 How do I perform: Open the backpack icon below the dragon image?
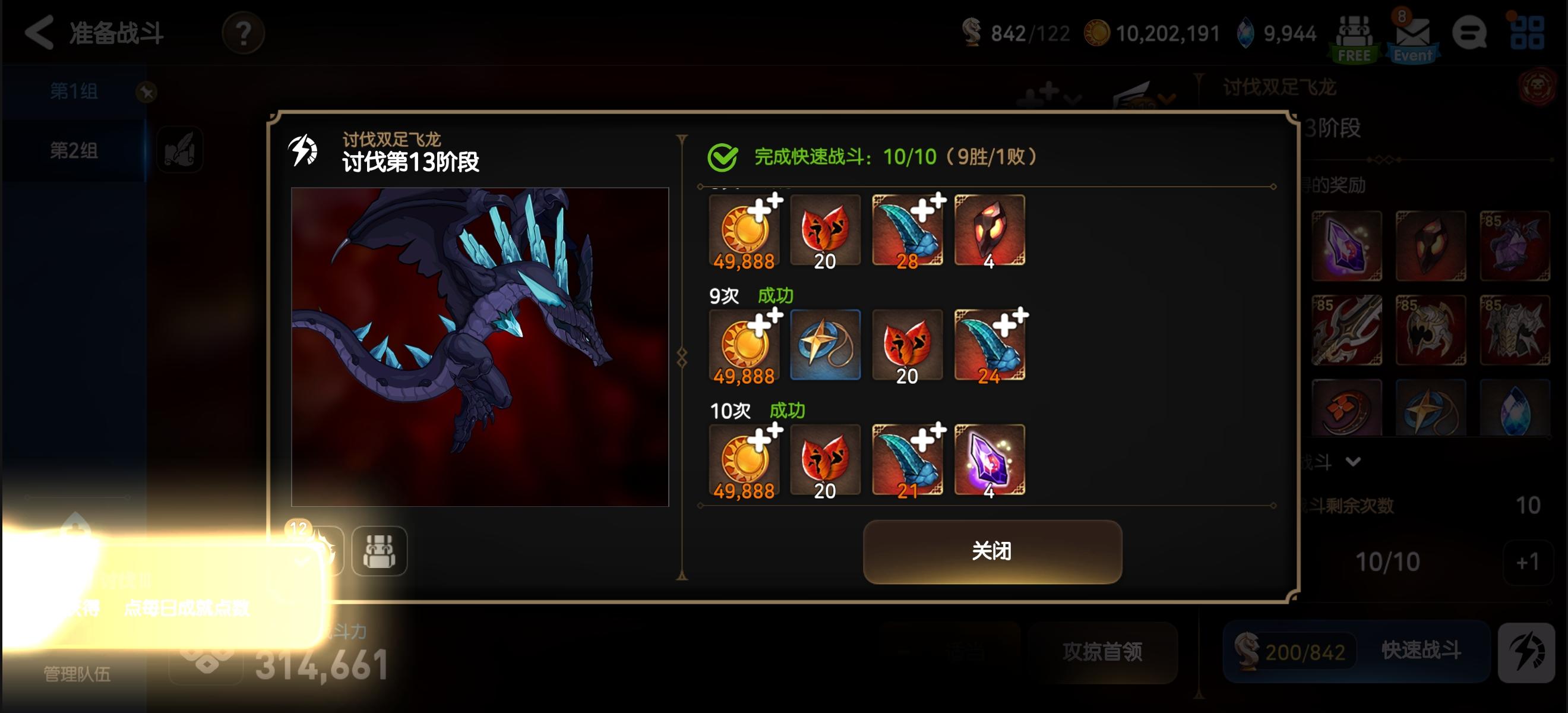tap(380, 550)
